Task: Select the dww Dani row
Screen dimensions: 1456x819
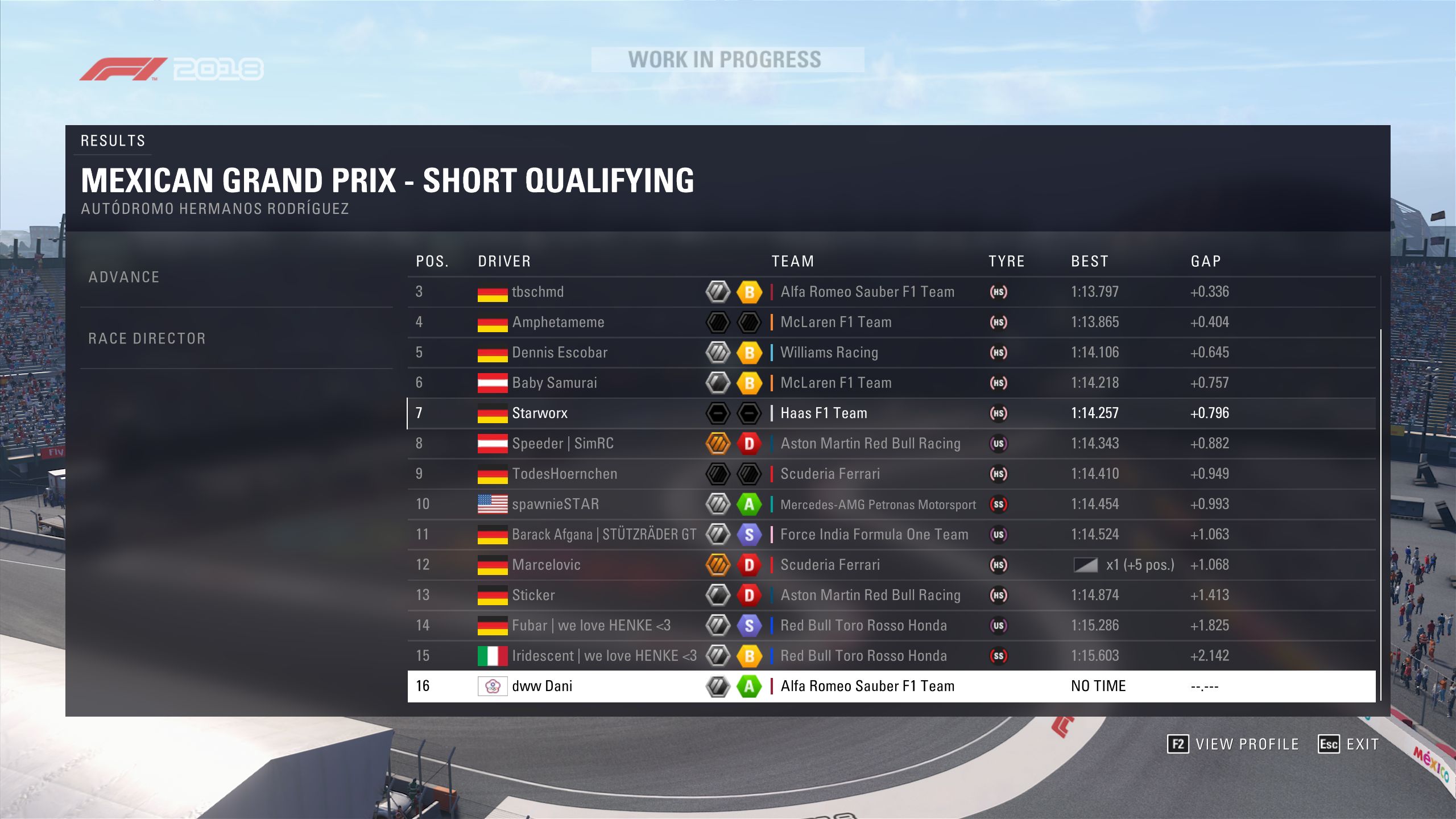Action: coord(542,686)
